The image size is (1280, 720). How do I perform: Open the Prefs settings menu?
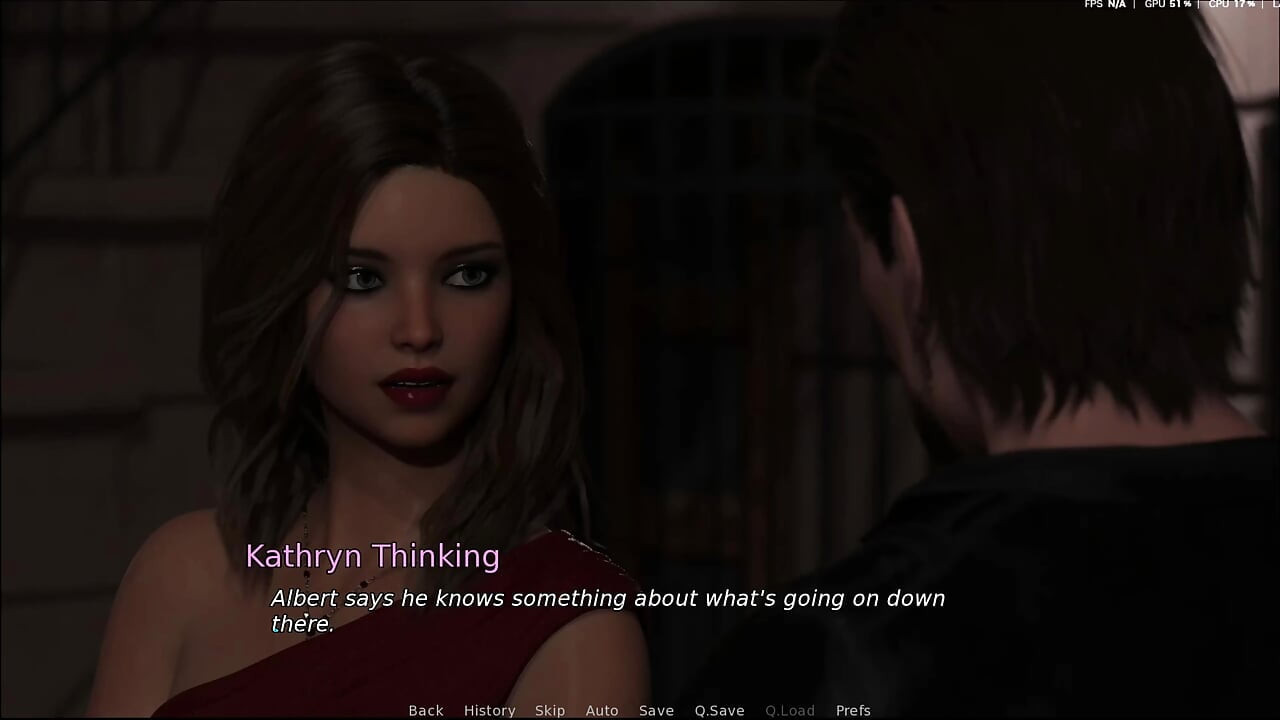(853, 711)
